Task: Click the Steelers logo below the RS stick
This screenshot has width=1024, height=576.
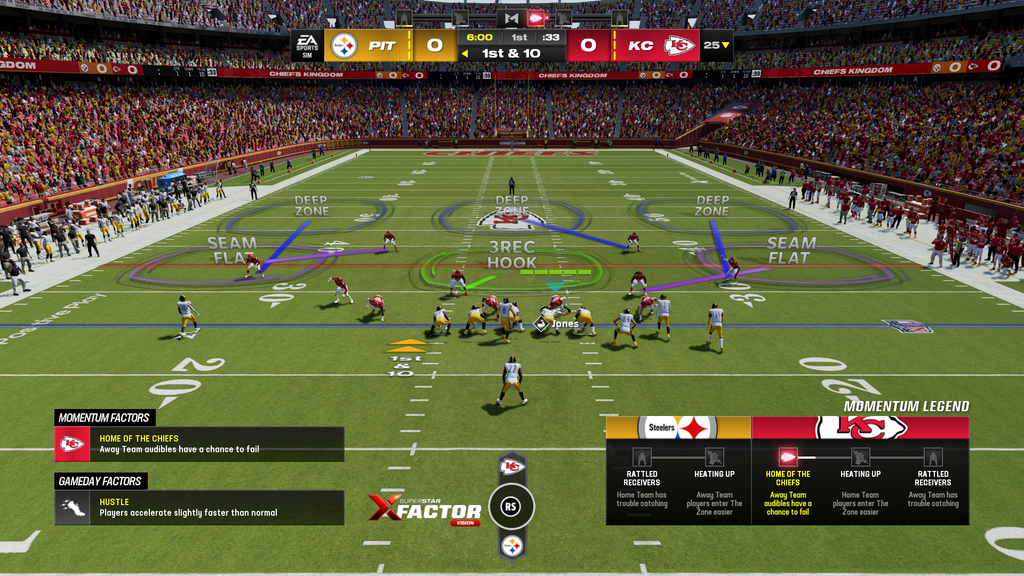Action: pos(512,546)
